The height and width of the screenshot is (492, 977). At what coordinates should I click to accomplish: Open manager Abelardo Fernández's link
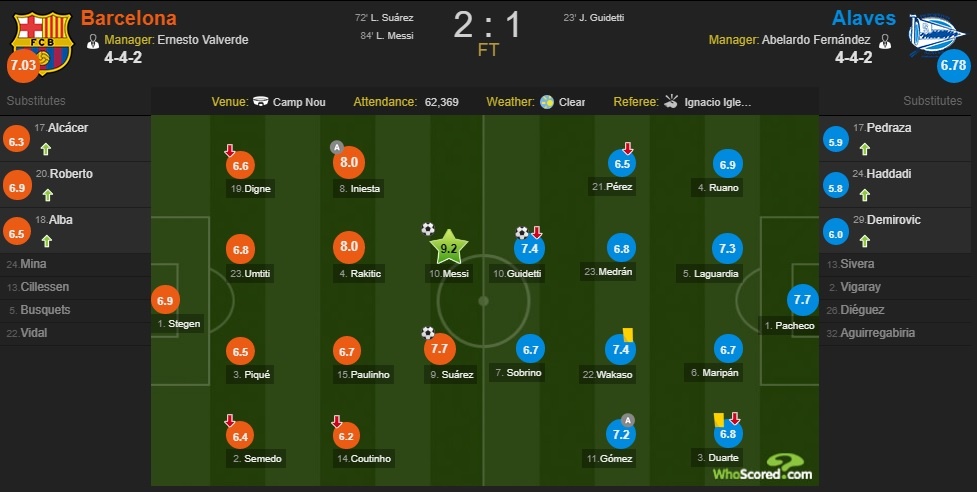(x=813, y=40)
